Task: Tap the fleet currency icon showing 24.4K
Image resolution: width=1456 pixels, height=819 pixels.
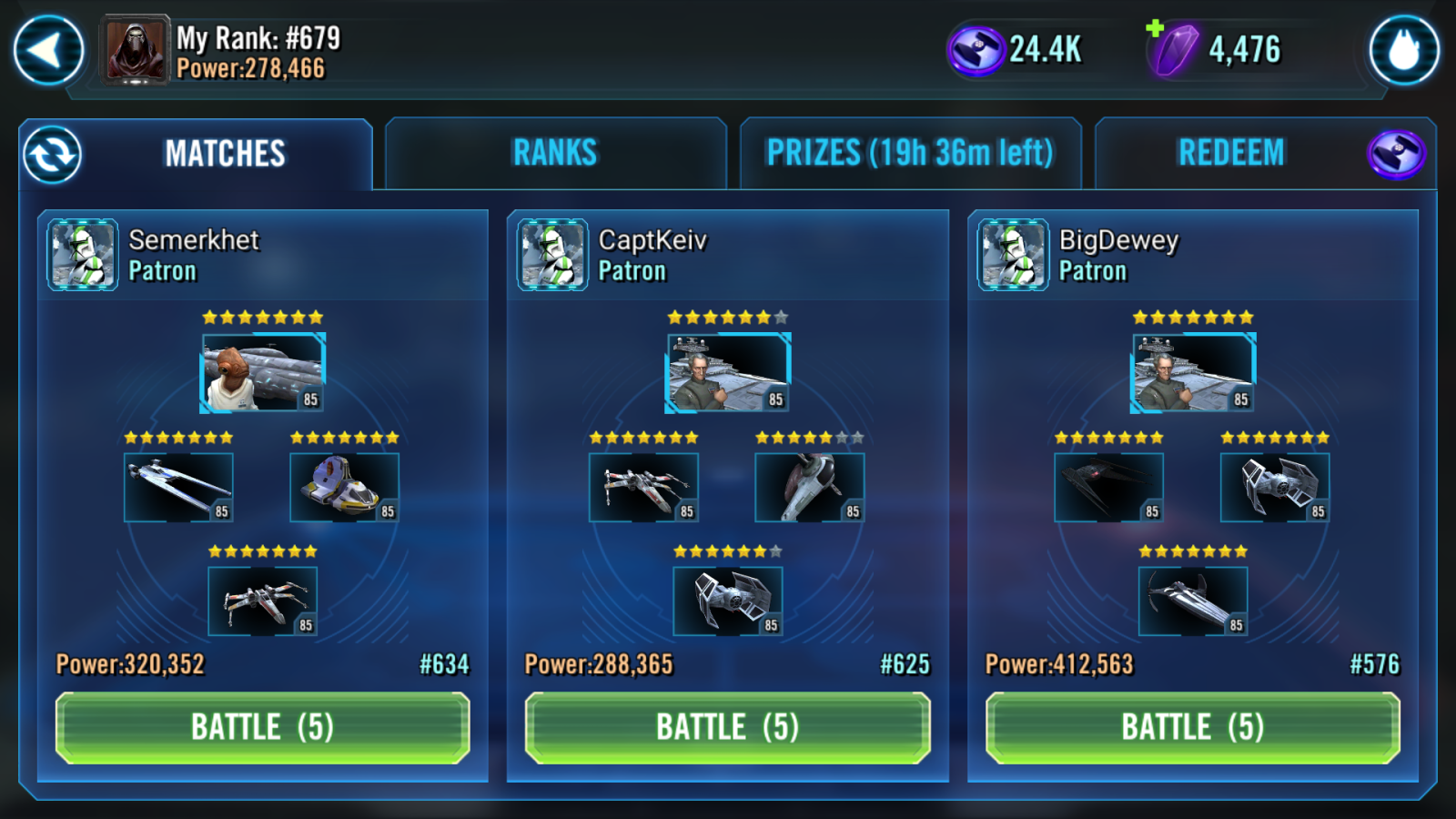Action: coord(976,51)
